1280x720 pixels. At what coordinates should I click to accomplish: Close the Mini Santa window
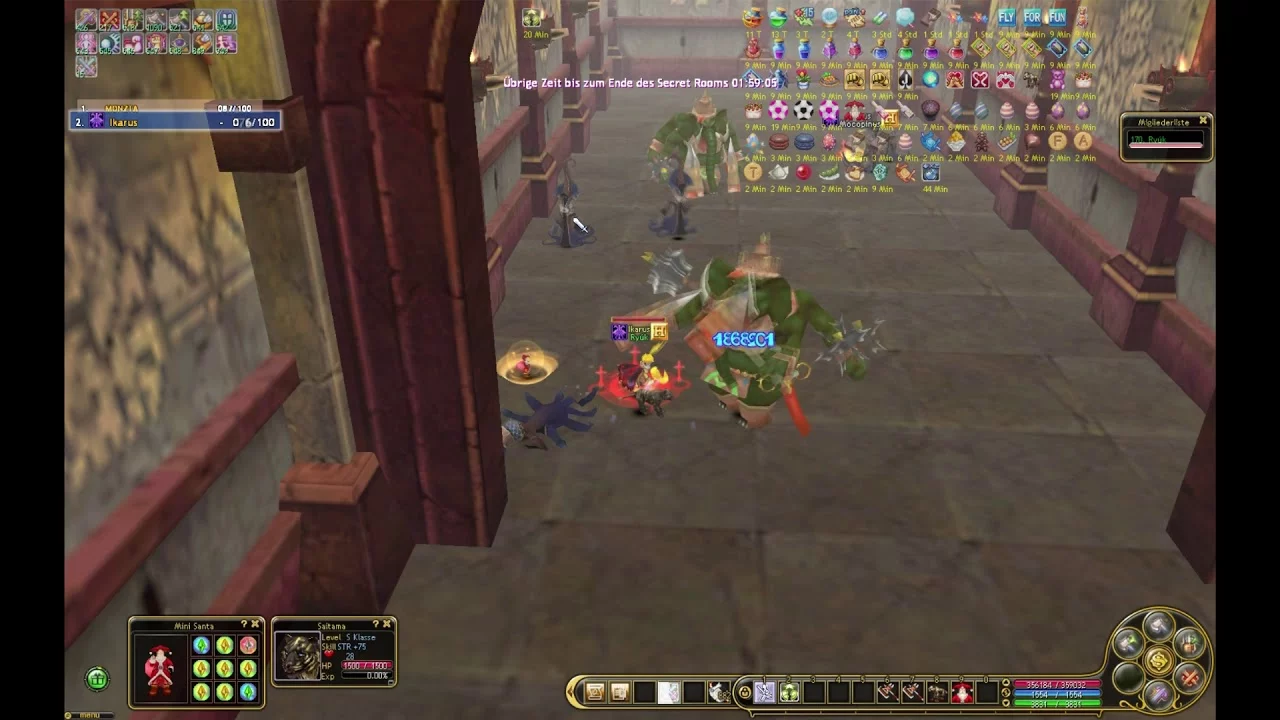click(x=255, y=625)
